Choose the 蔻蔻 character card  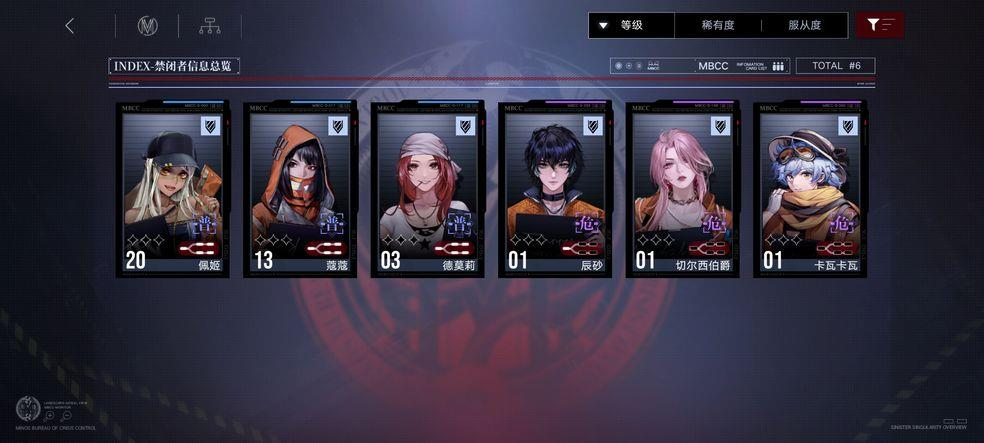[x=300, y=188]
